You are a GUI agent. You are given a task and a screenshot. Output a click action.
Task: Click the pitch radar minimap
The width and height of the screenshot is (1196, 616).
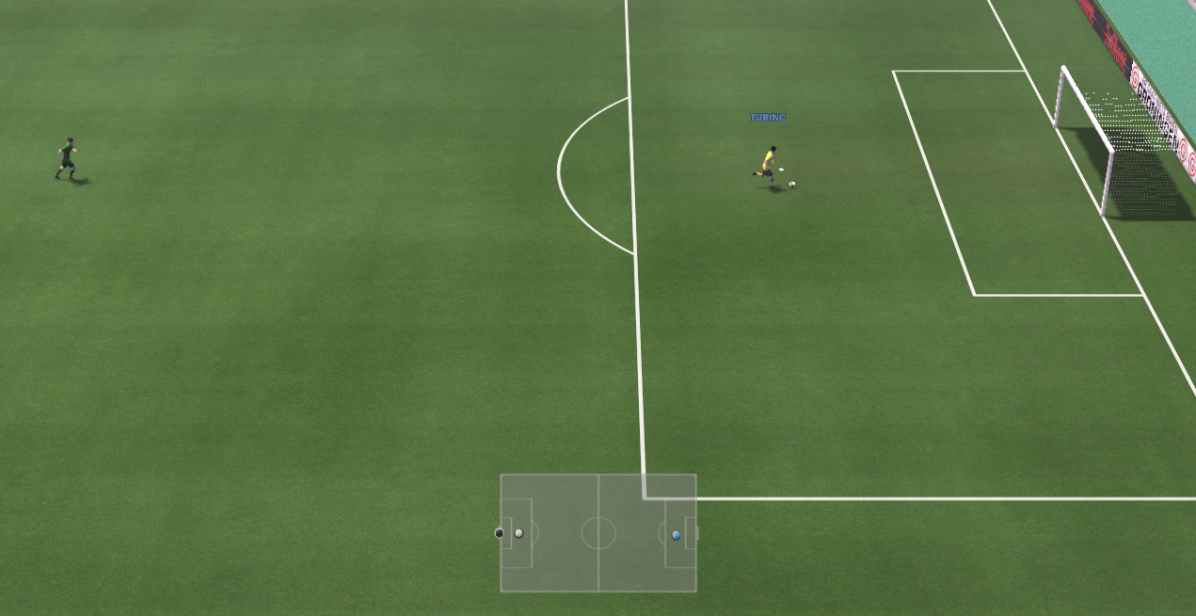tap(598, 533)
